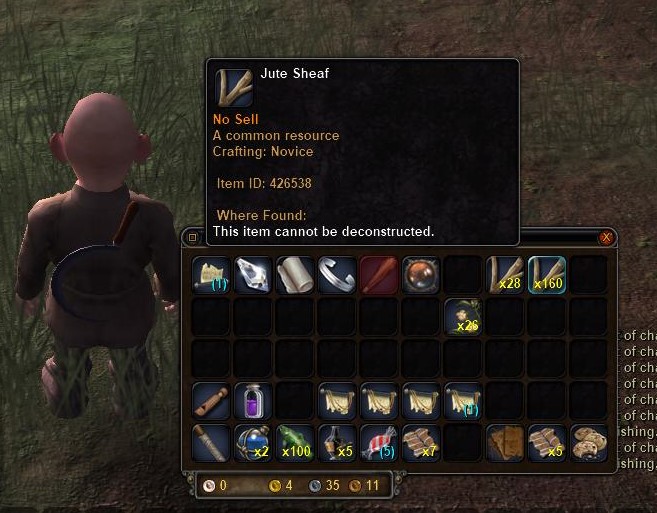Select the wooden rolling pin item
657x513 pixels.
coord(211,442)
